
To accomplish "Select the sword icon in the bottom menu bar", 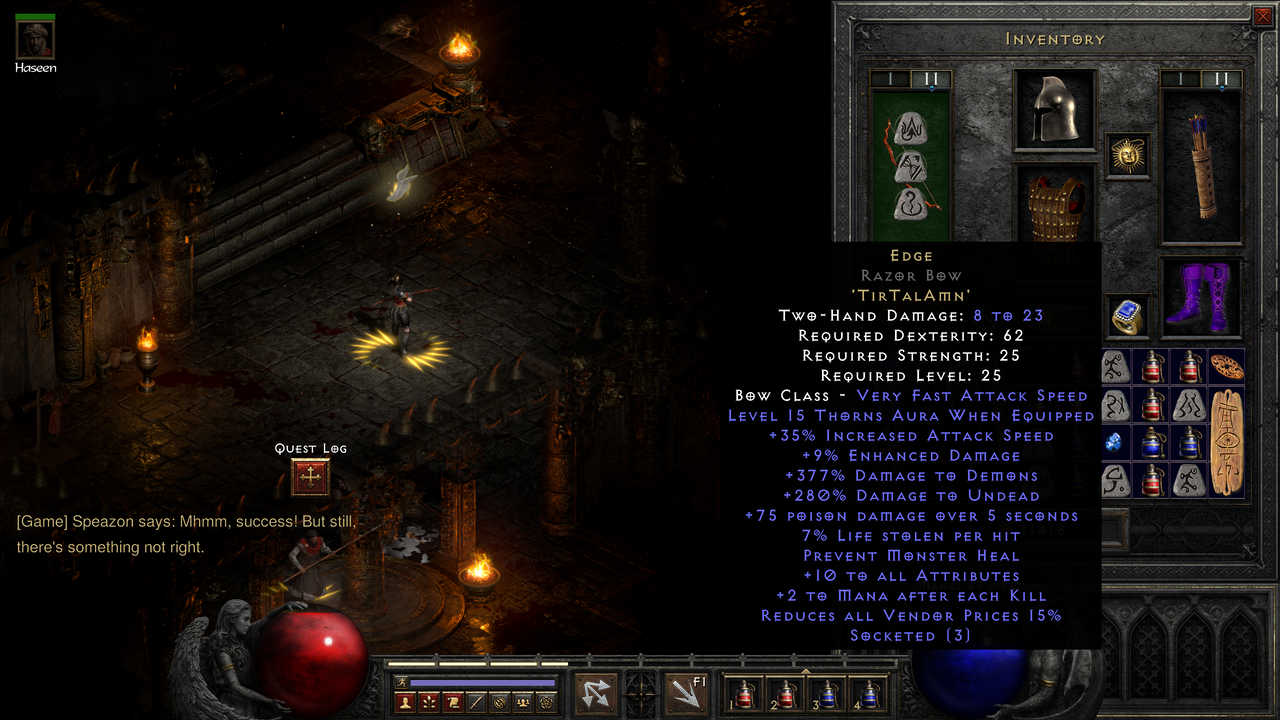I will tap(478, 700).
